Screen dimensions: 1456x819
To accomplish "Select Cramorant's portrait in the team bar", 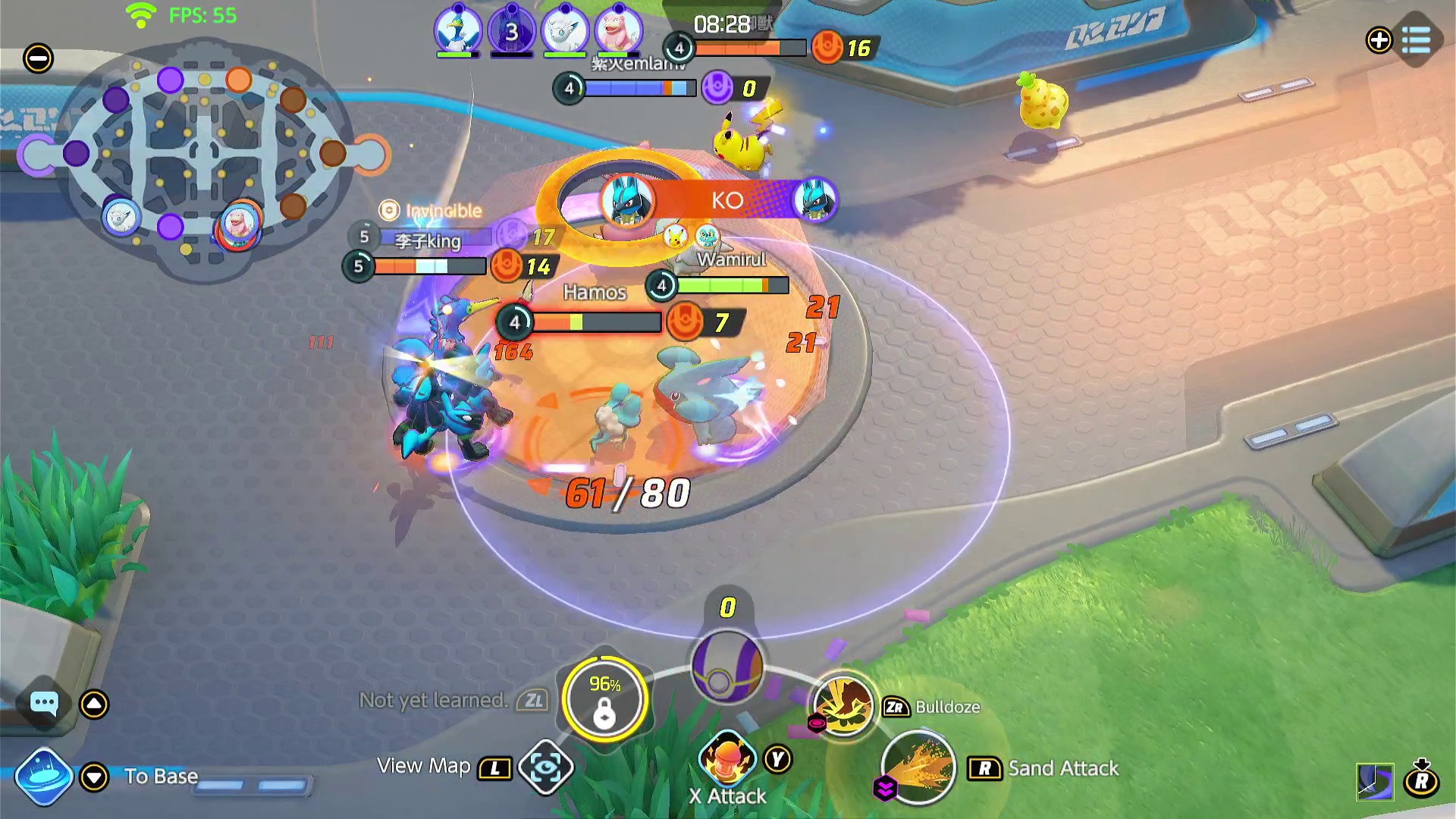I will [458, 29].
